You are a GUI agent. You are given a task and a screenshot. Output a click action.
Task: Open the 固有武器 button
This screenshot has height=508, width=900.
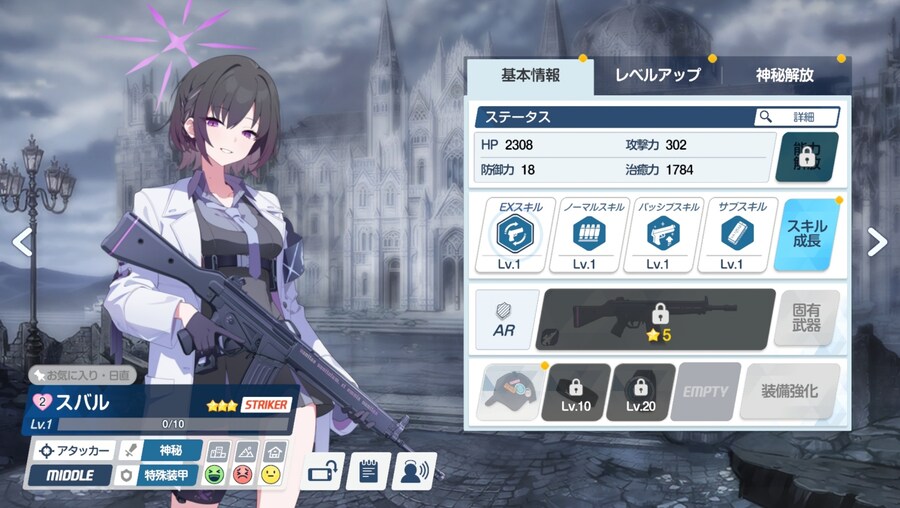coord(806,320)
